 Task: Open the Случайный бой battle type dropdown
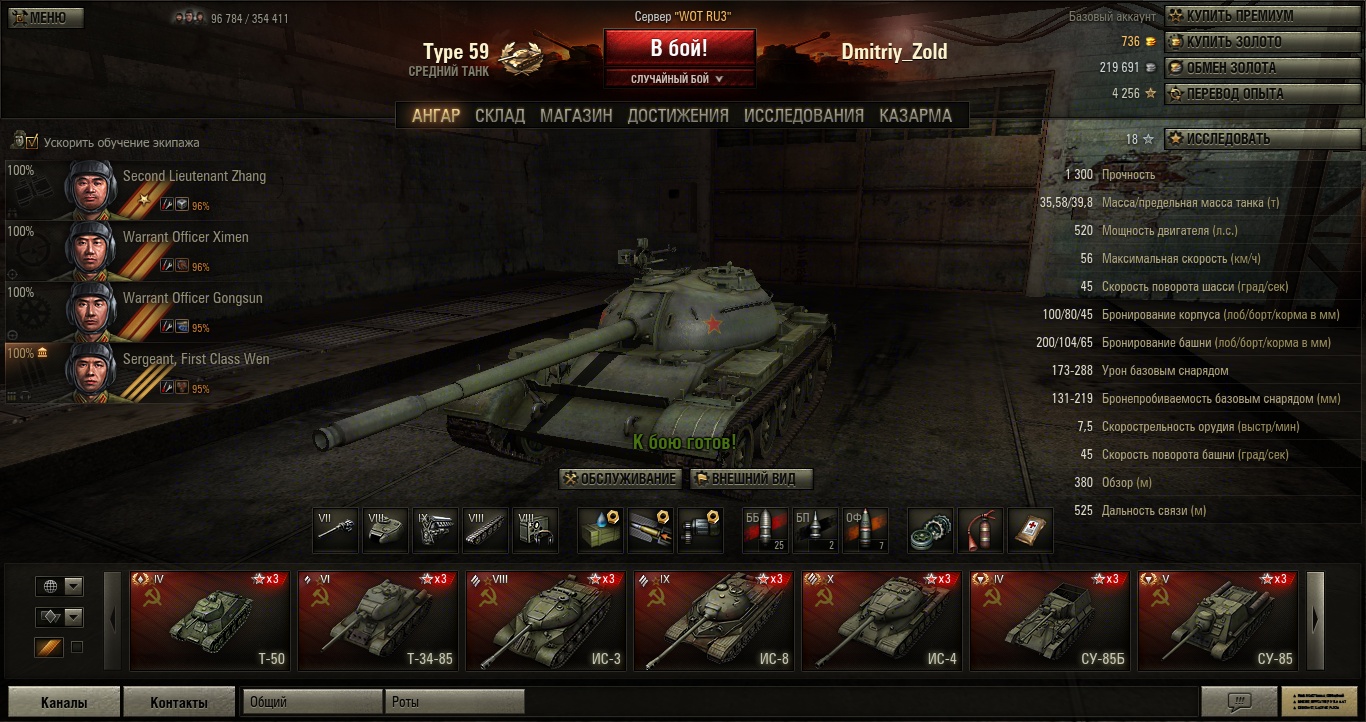[678, 79]
